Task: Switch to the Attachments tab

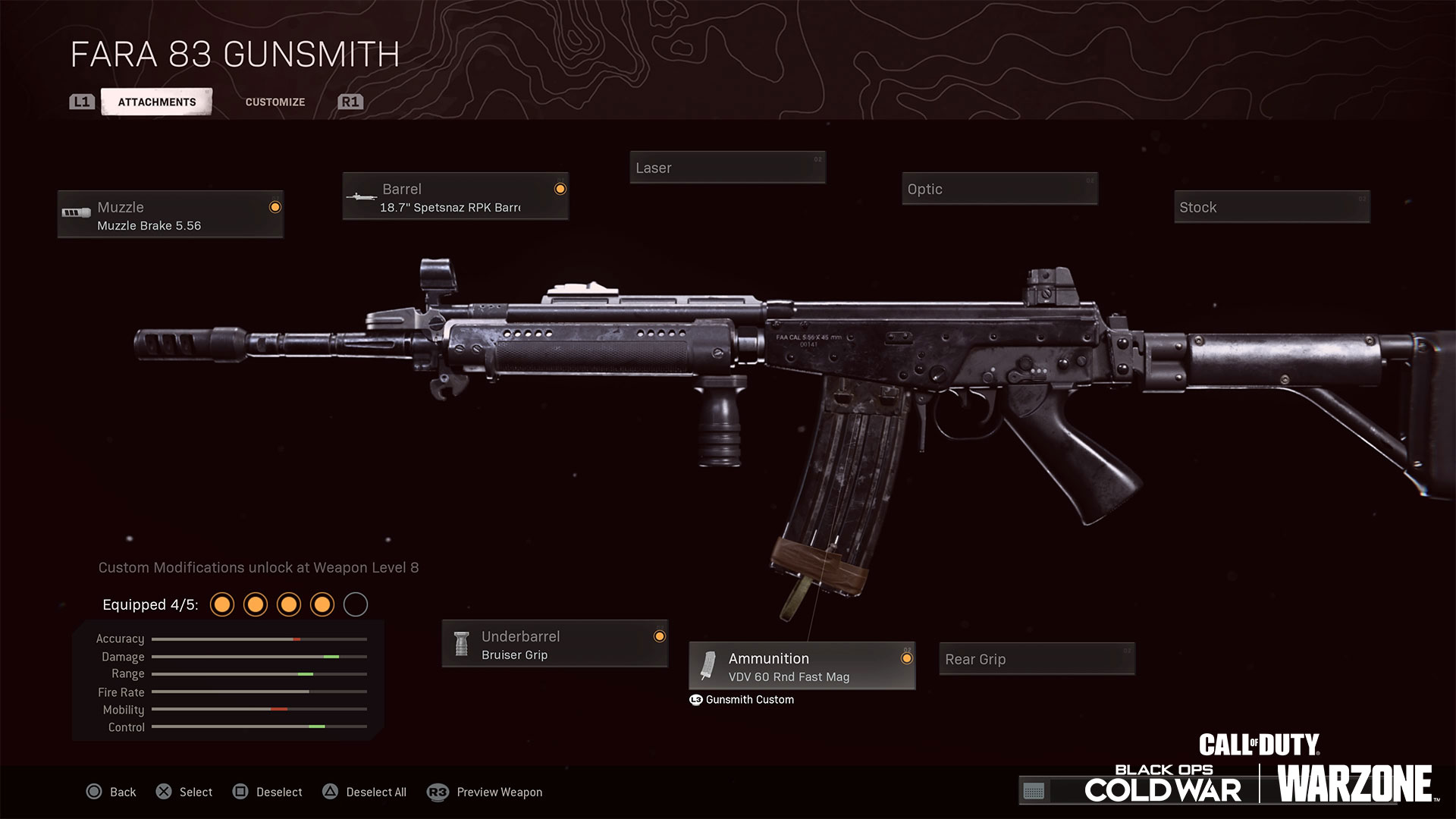Action: (x=156, y=102)
